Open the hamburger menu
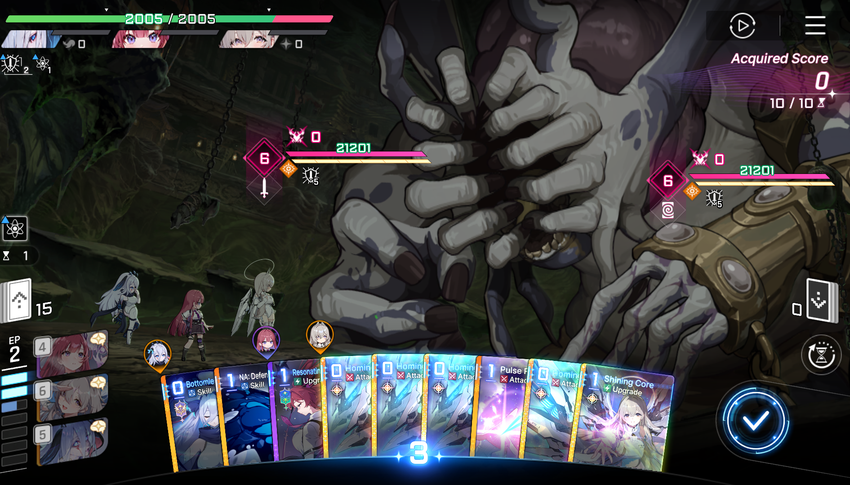The image size is (850, 485). [815, 26]
